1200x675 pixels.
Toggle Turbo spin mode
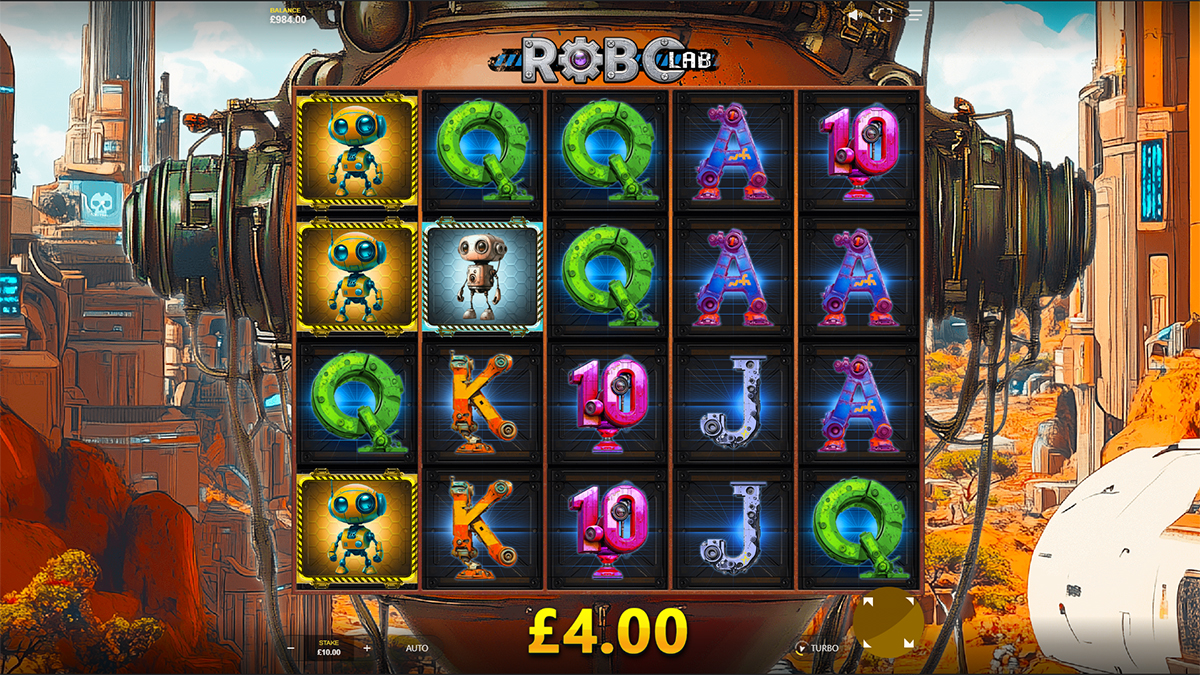(x=816, y=648)
